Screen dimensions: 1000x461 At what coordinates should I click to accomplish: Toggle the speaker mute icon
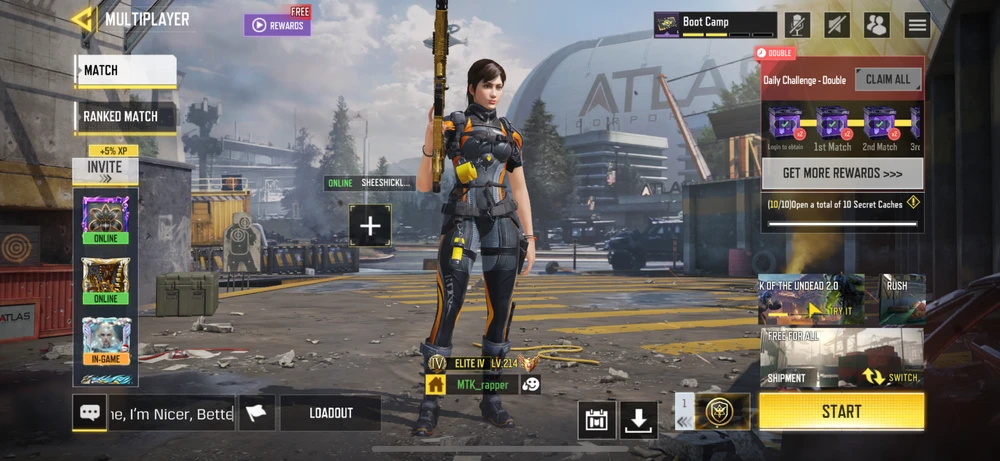click(x=837, y=25)
